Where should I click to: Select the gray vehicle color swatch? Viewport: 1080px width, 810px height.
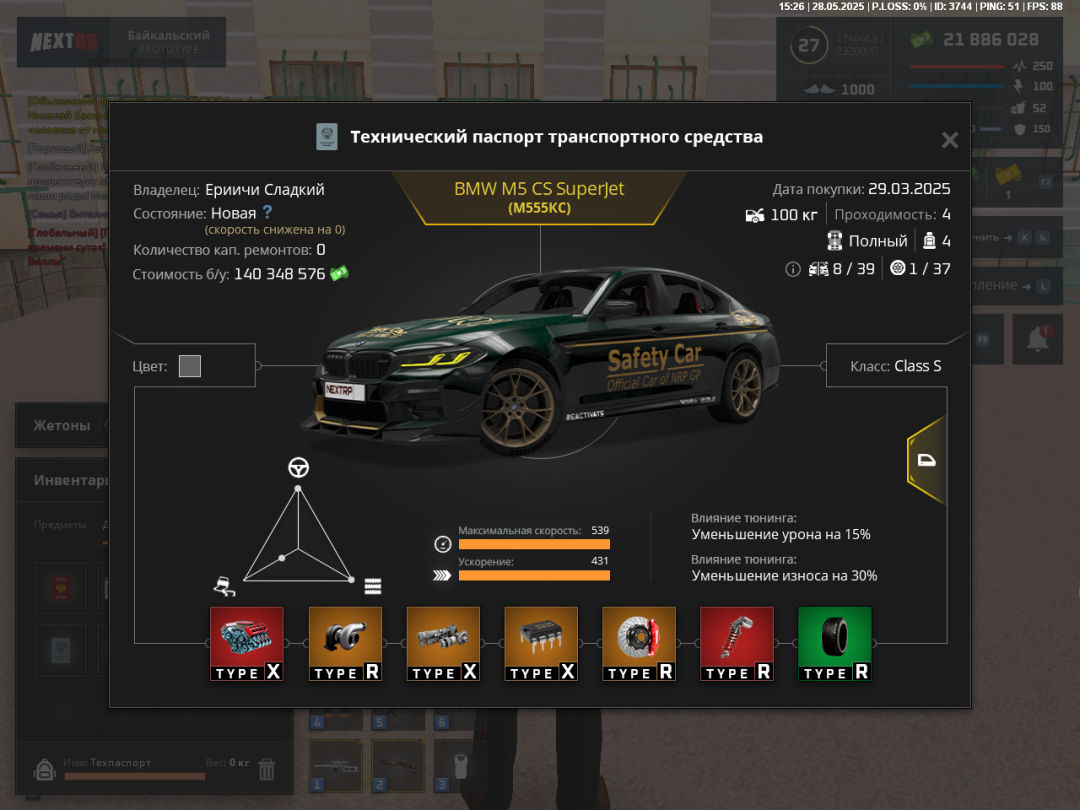[x=190, y=366]
